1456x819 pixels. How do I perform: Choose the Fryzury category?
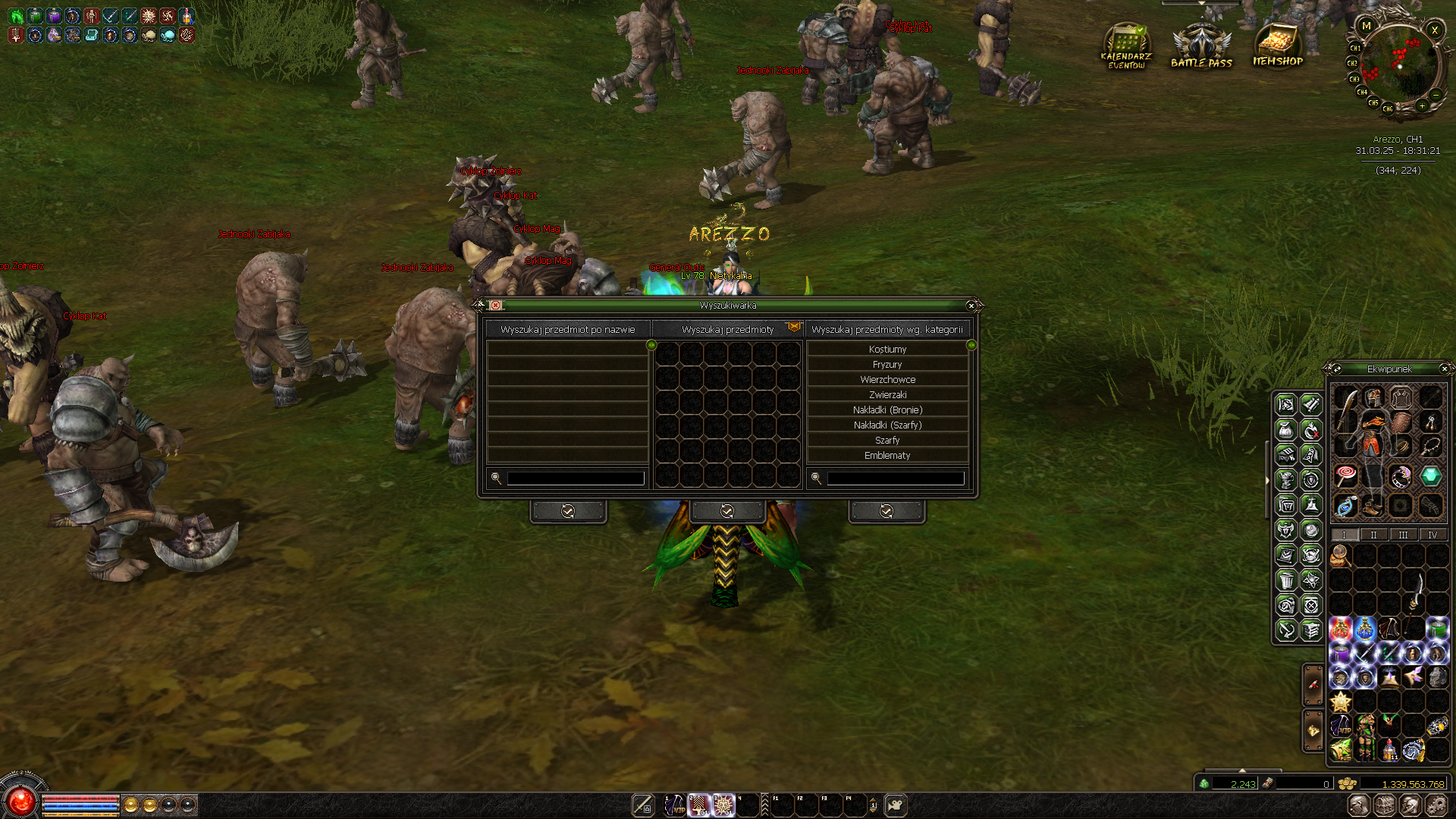(887, 365)
